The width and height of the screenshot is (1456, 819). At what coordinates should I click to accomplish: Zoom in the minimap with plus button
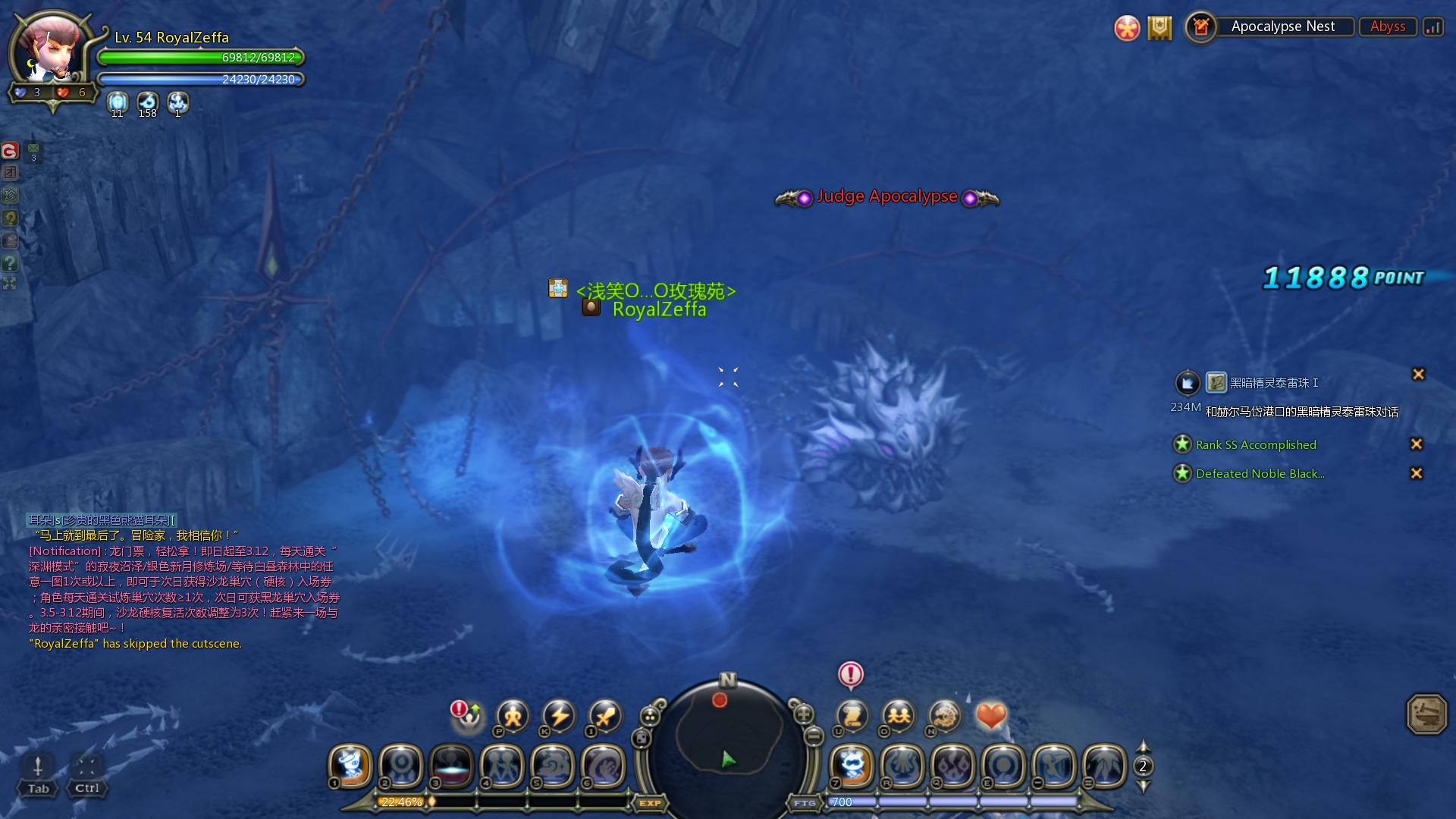coord(803,714)
